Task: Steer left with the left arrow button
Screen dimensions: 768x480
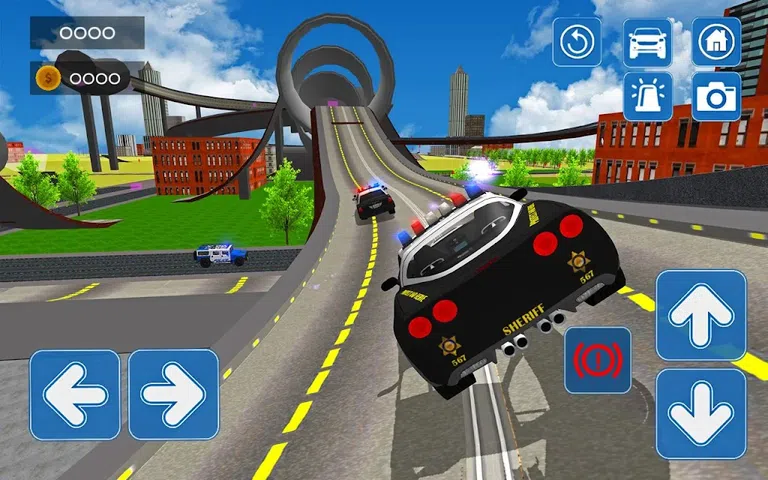Action: click(75, 394)
